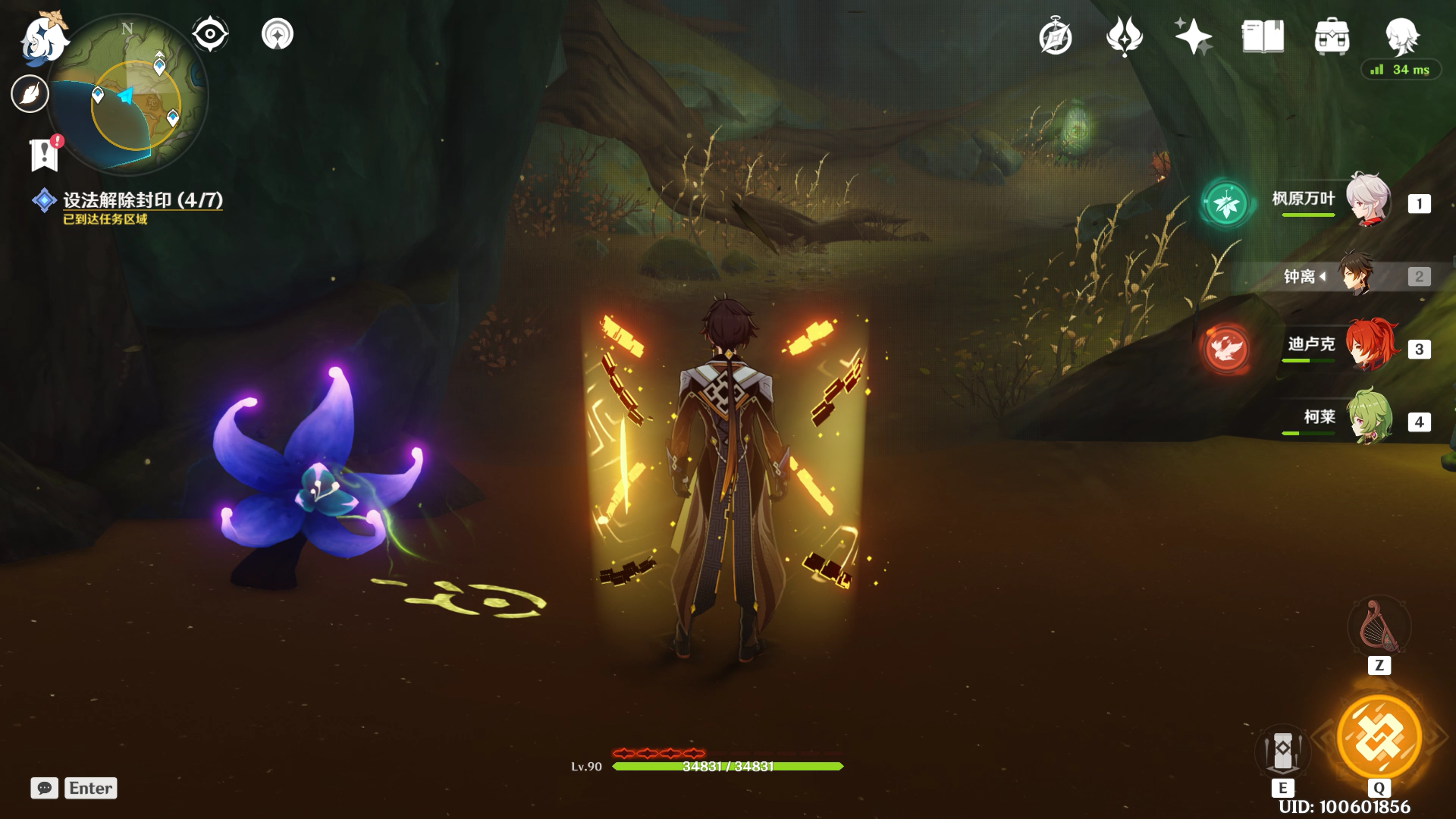The image size is (1456, 819).
Task: Use Zhongli's elemental skill pillar icon
Action: pos(1282,752)
